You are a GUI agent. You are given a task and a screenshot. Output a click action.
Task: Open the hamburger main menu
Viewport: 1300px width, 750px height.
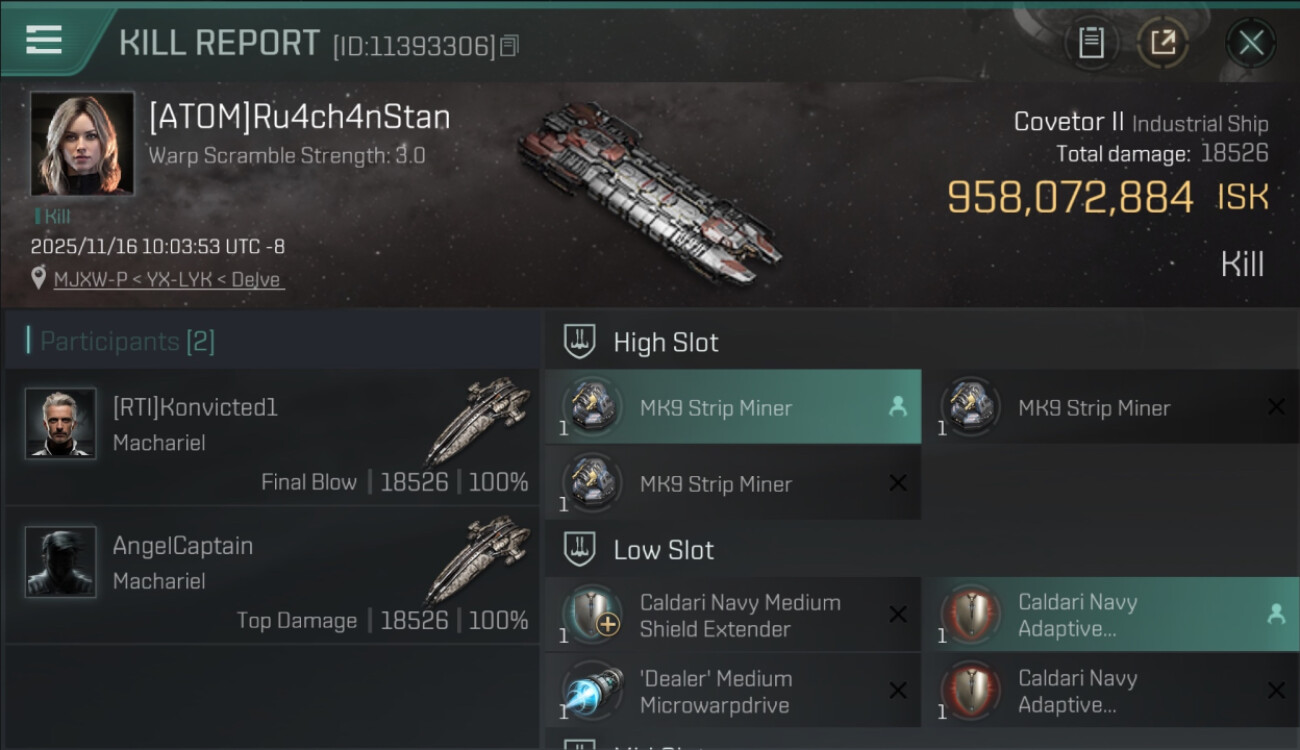(x=44, y=40)
